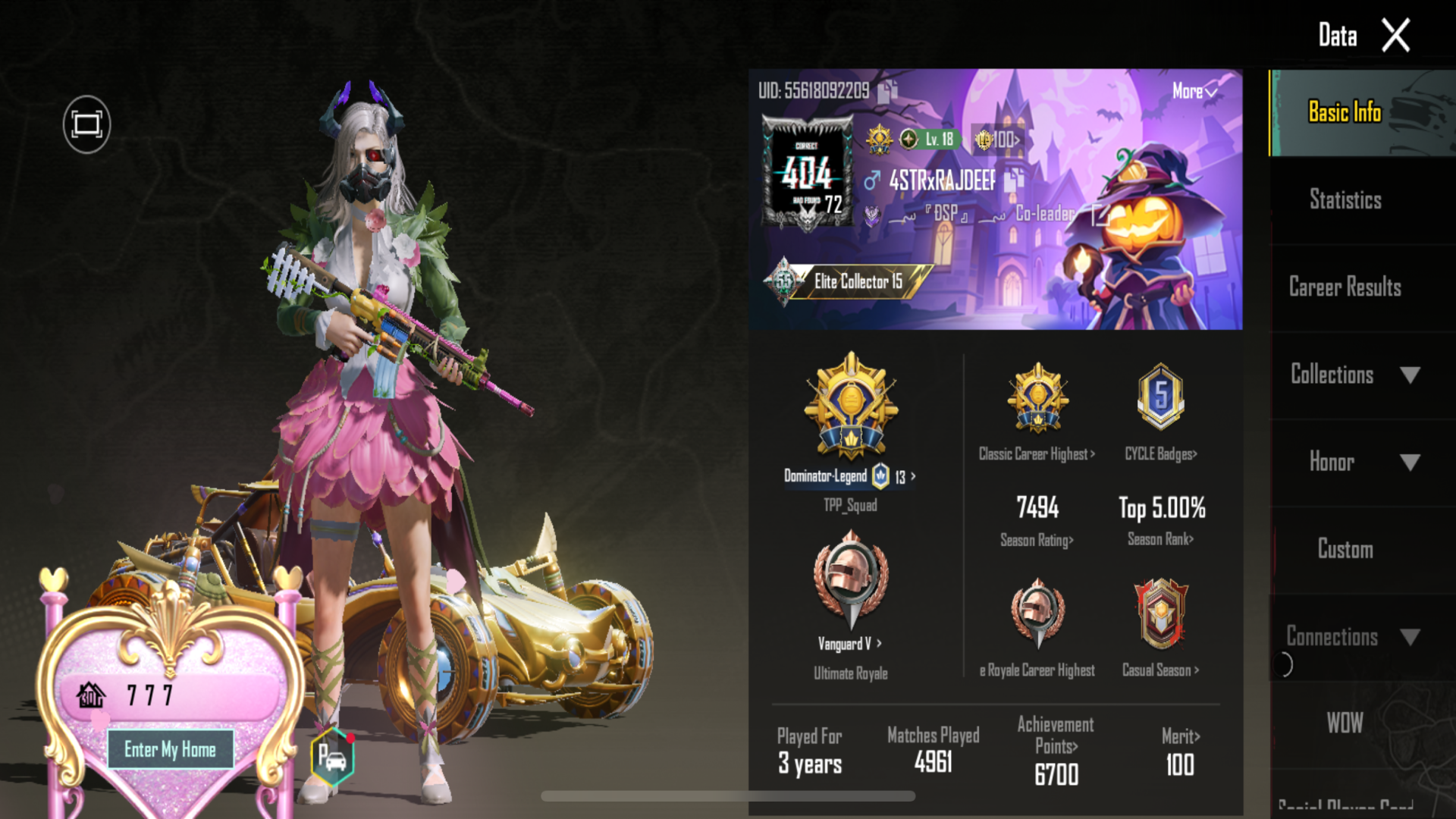Copy the UID number
The image size is (1456, 819).
[x=887, y=92]
